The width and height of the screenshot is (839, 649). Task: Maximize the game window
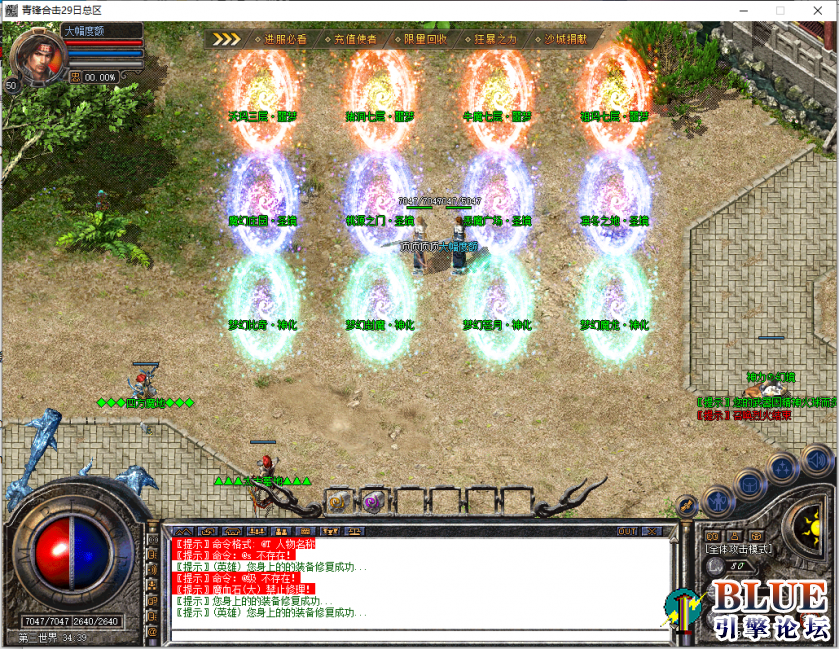point(780,10)
